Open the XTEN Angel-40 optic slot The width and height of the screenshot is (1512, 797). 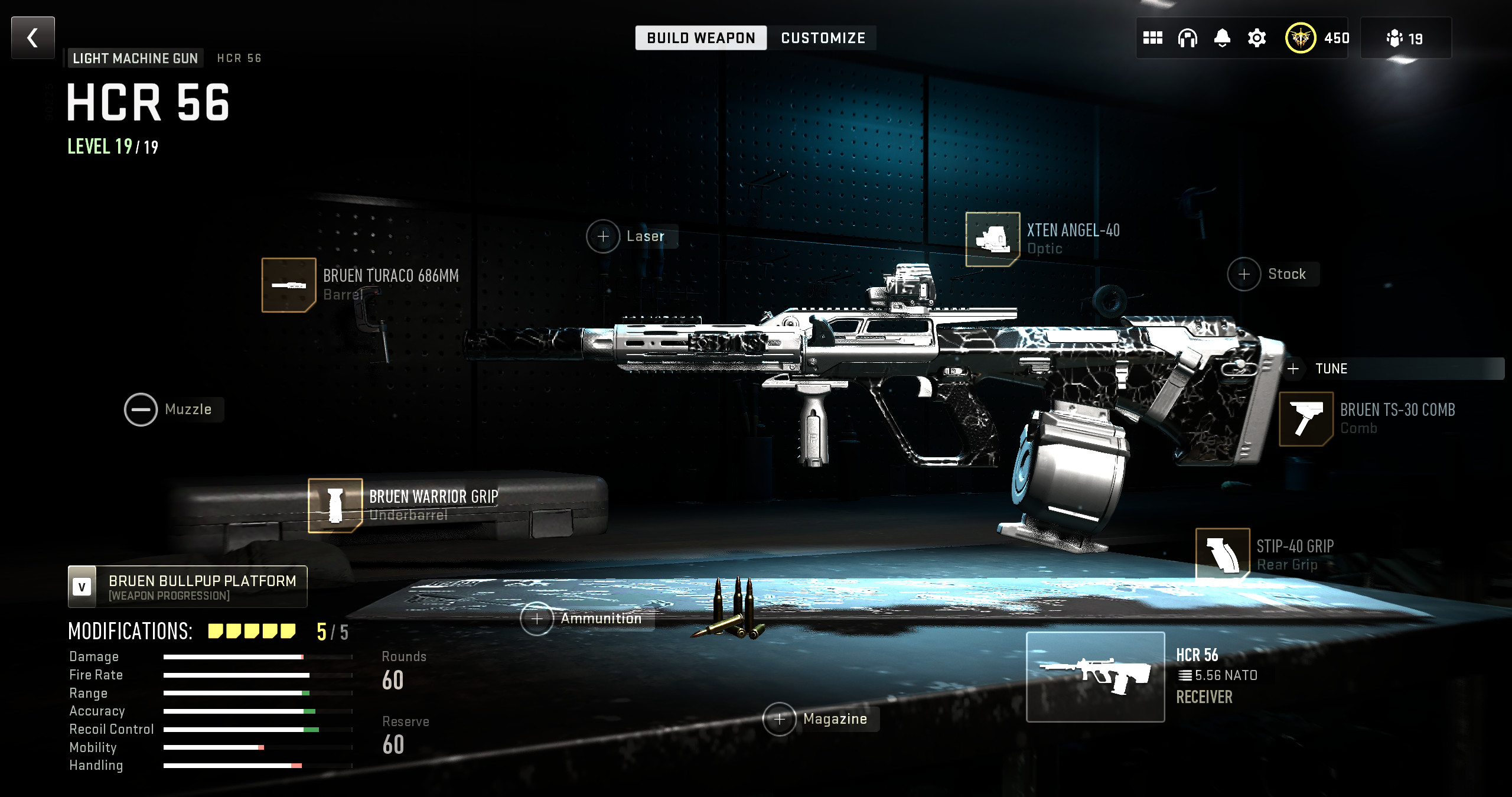coord(992,239)
